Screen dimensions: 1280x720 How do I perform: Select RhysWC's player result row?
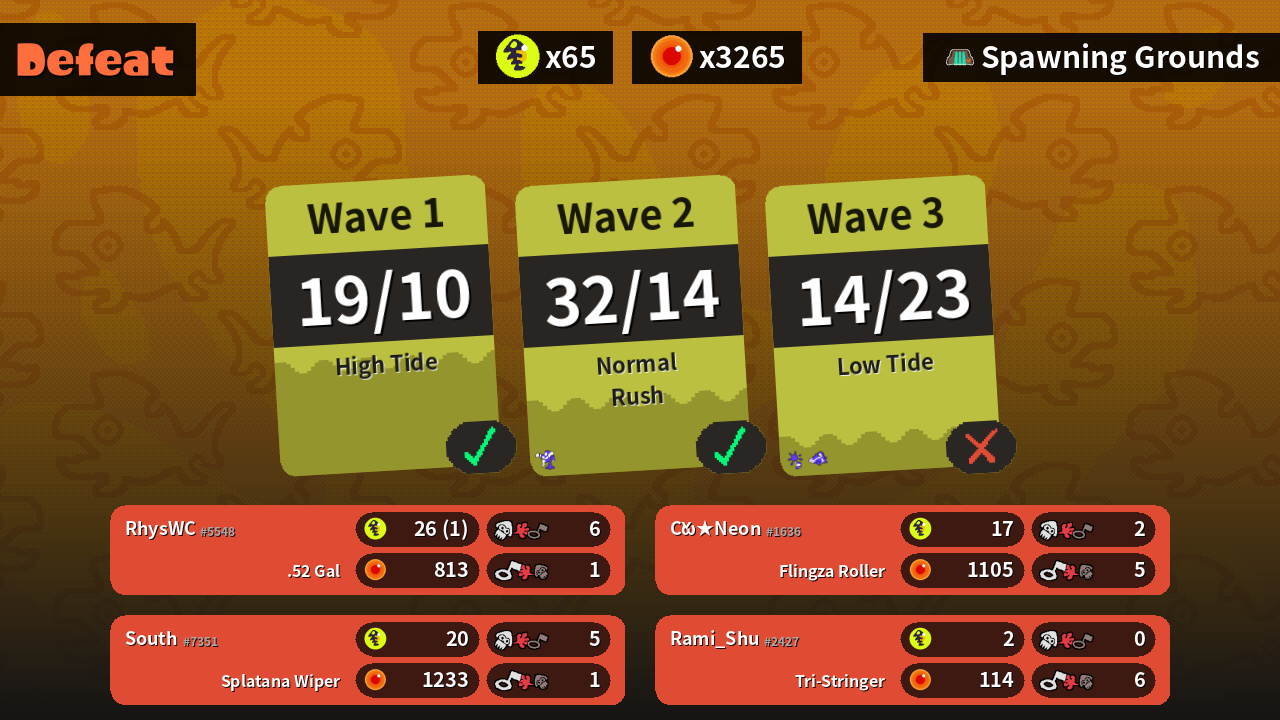click(367, 550)
